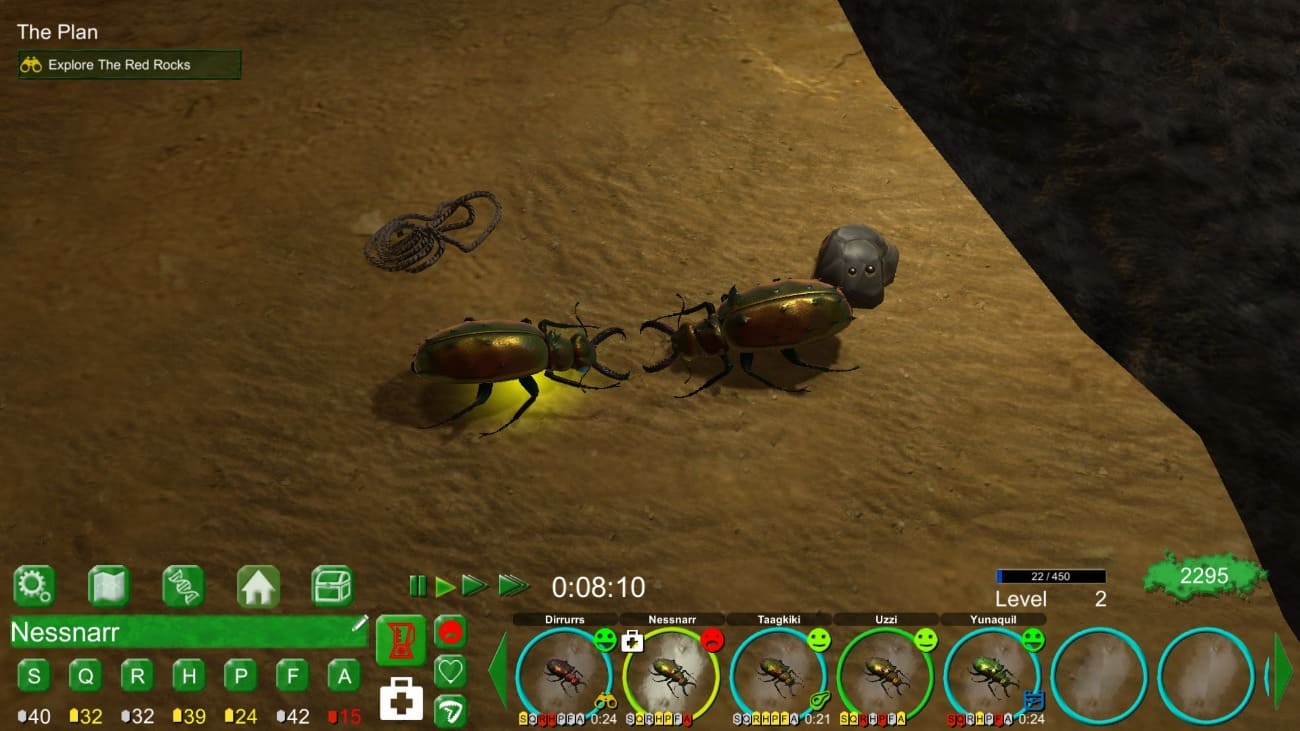
Task: Set game to triple fast-forward speed
Action: click(514, 586)
